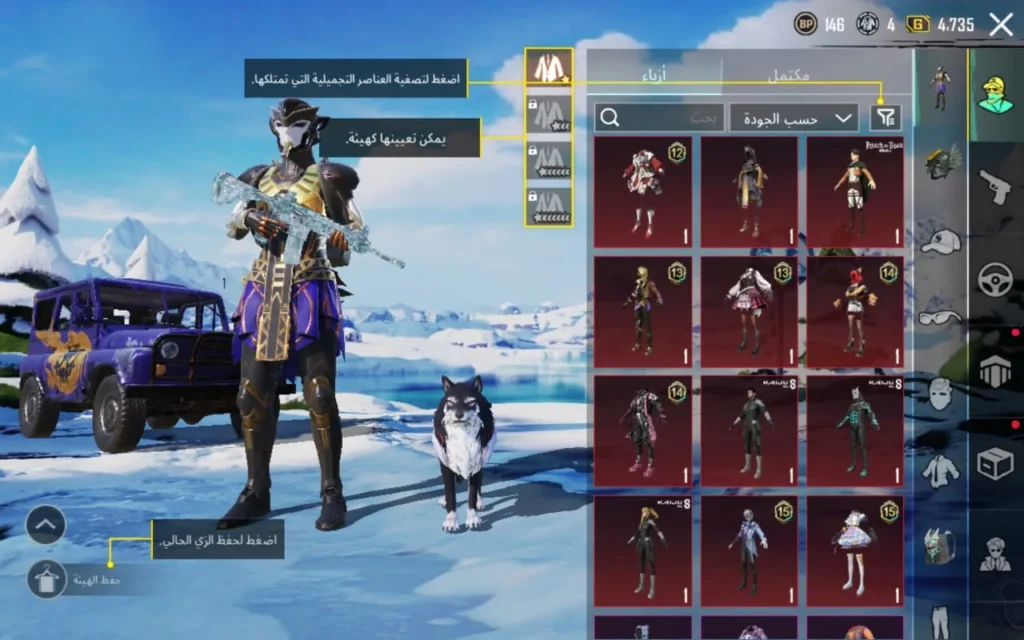
Task: Switch to the أزياء outfits tab
Action: (x=654, y=73)
